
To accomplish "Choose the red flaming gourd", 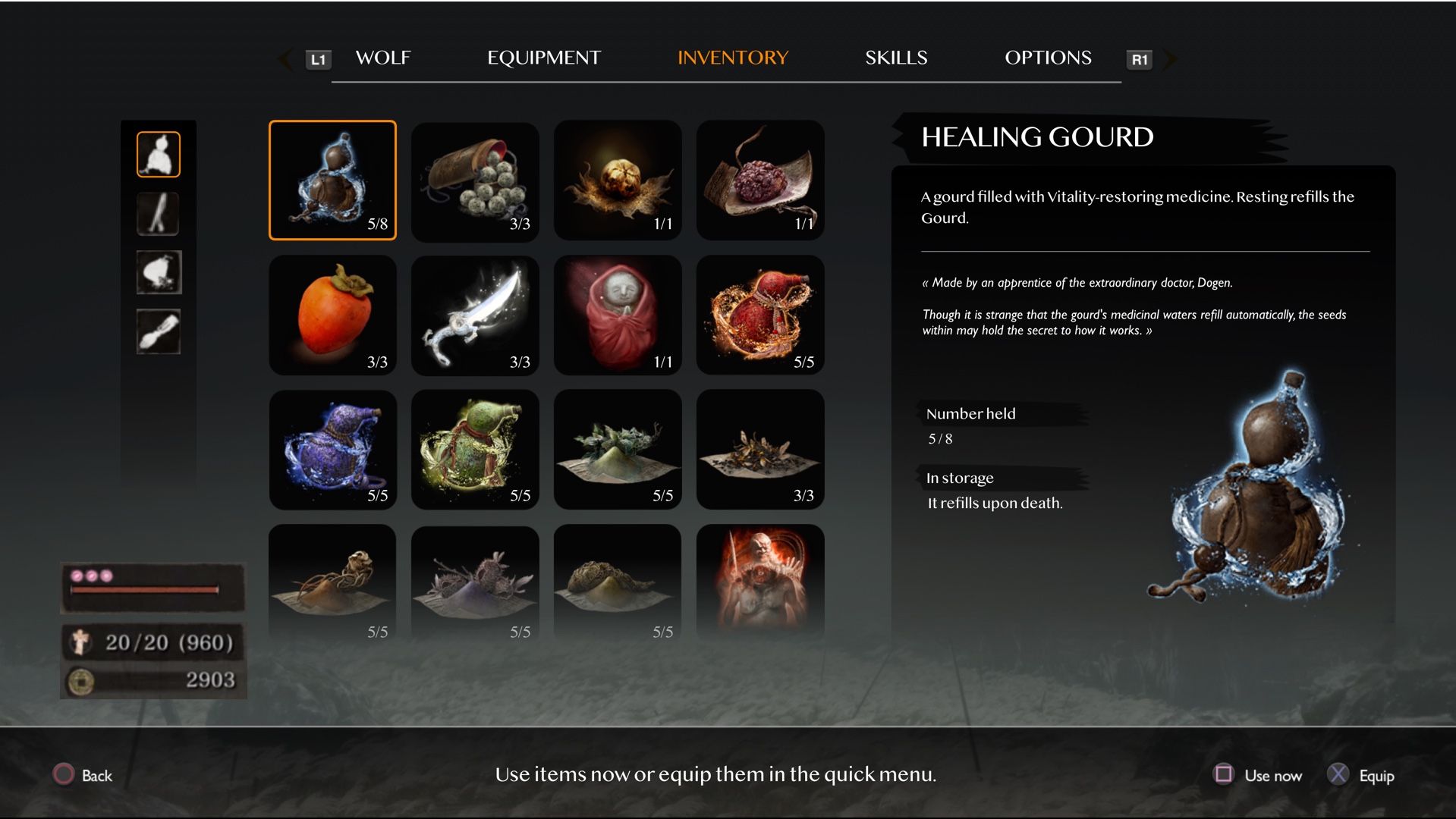I will [760, 315].
